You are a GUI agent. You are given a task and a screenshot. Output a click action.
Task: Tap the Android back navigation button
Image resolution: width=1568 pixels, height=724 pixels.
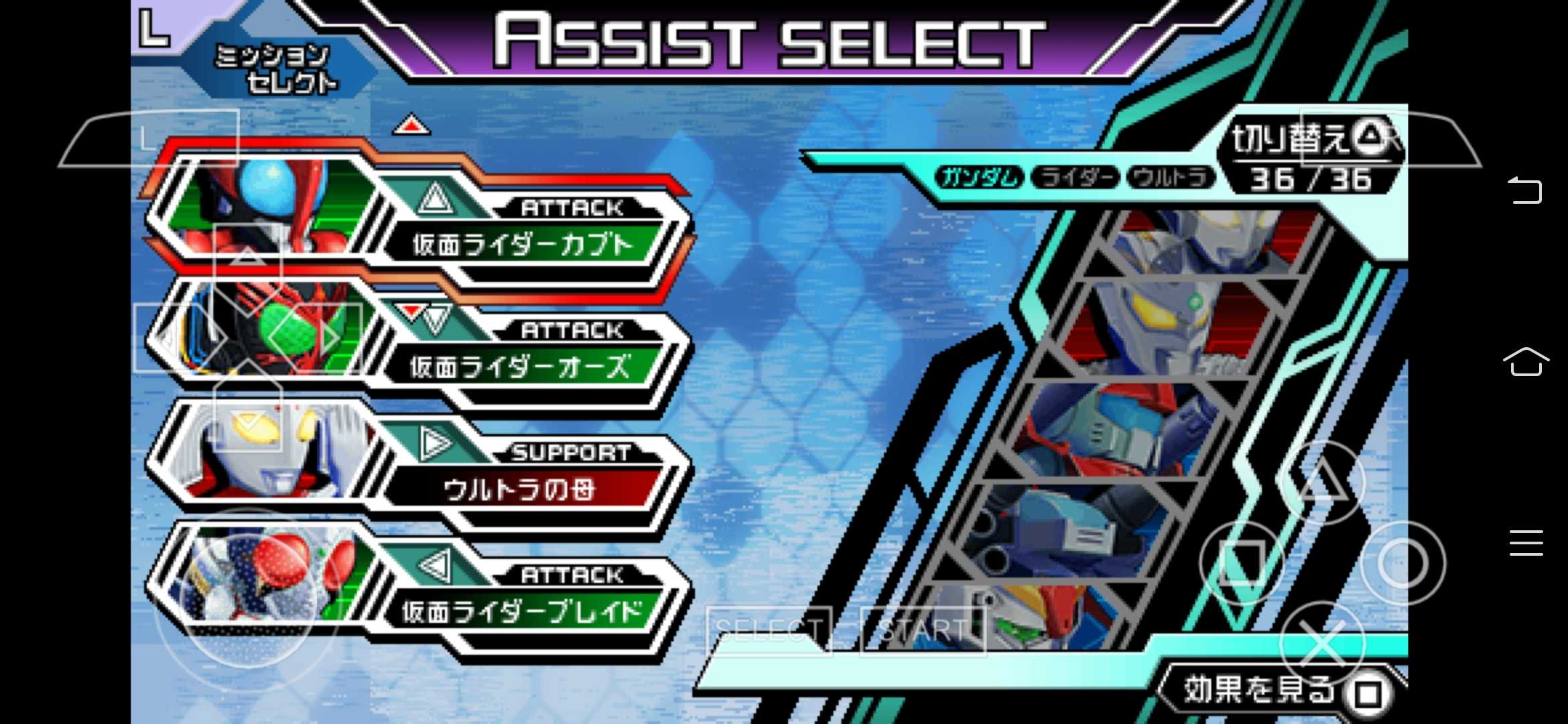tap(1525, 190)
